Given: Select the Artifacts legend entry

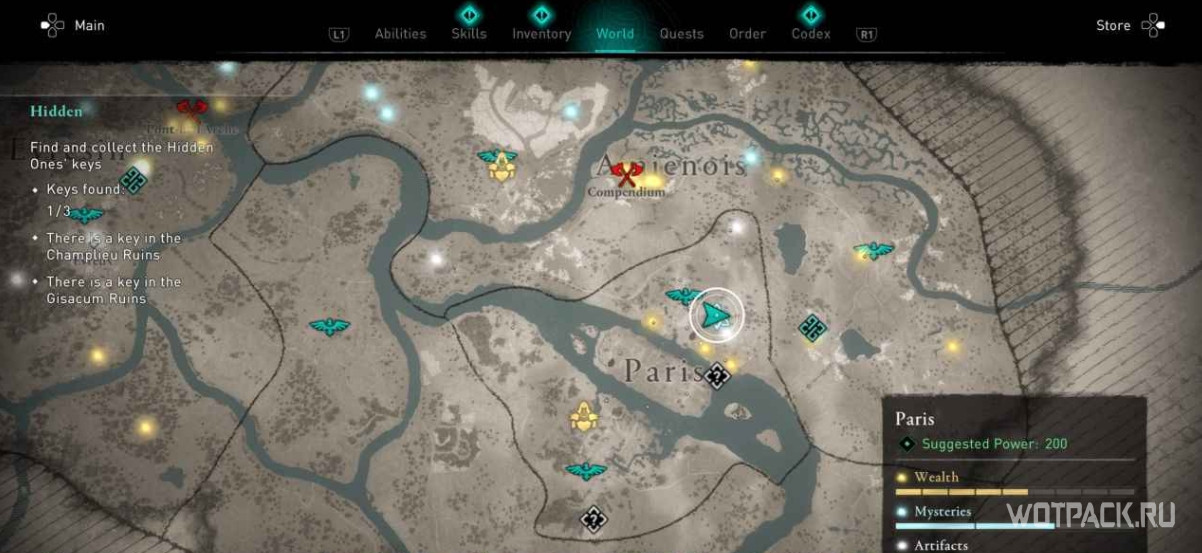Looking at the screenshot, I should coord(941,545).
